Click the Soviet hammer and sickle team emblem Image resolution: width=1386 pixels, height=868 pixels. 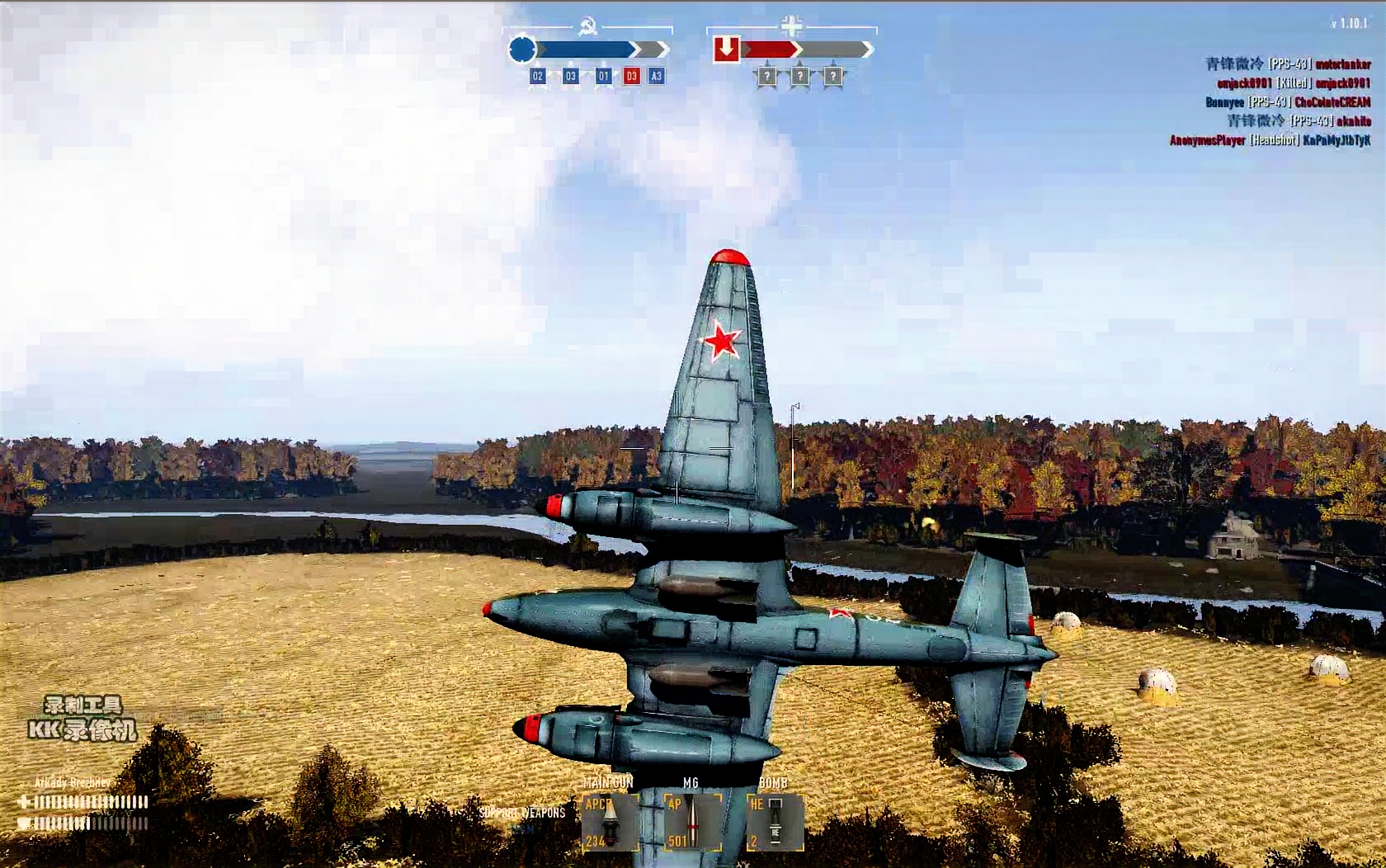(588, 27)
